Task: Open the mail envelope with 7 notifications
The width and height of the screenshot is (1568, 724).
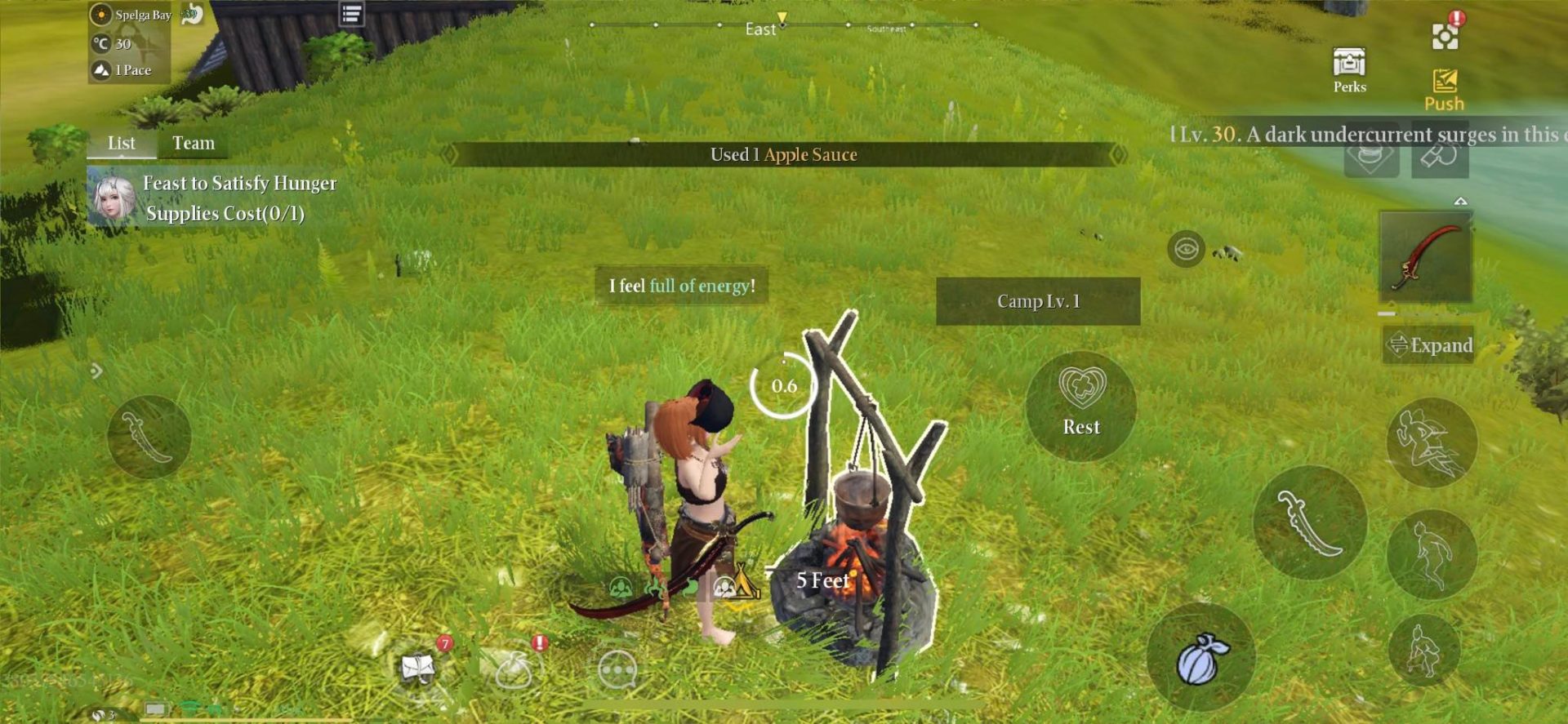Action: 420,668
